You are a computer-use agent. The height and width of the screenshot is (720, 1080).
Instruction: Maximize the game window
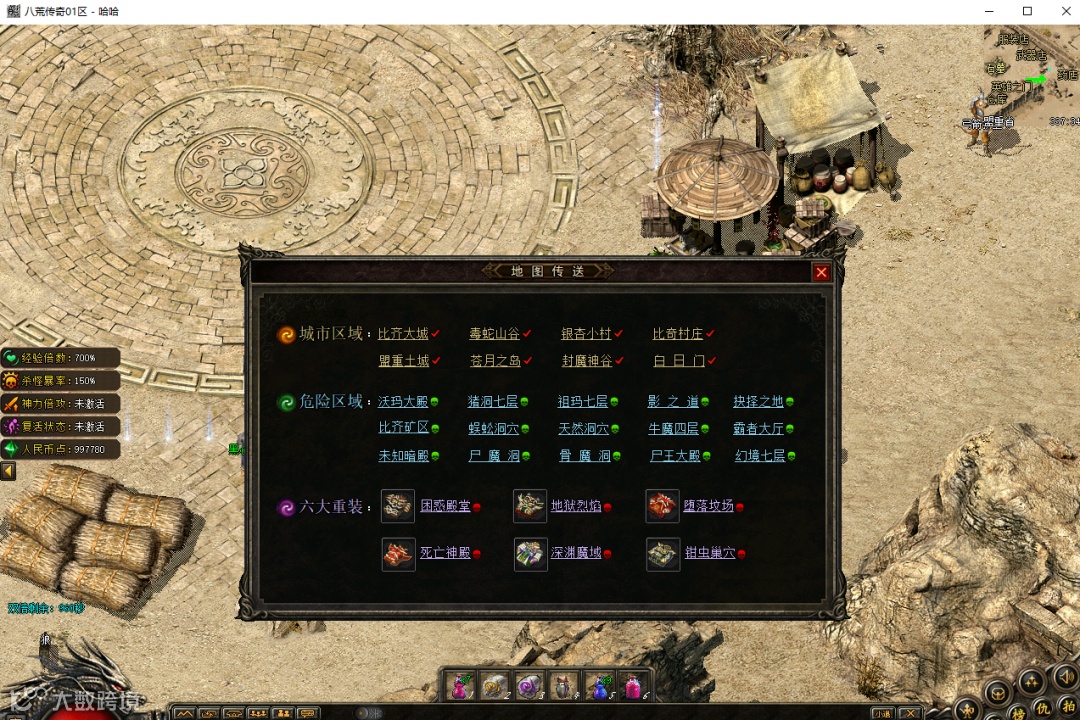[1027, 11]
